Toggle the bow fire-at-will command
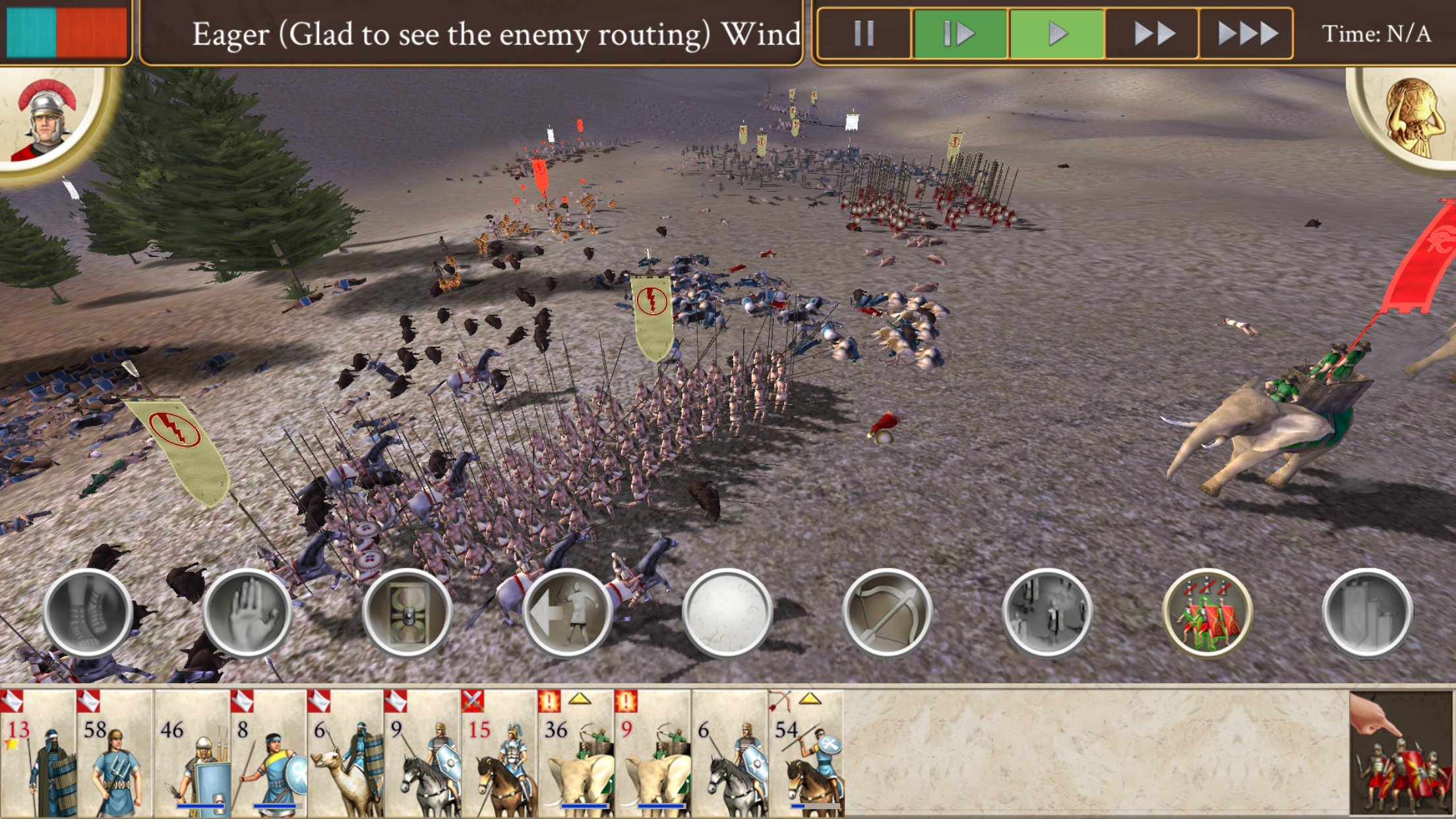 click(x=887, y=612)
